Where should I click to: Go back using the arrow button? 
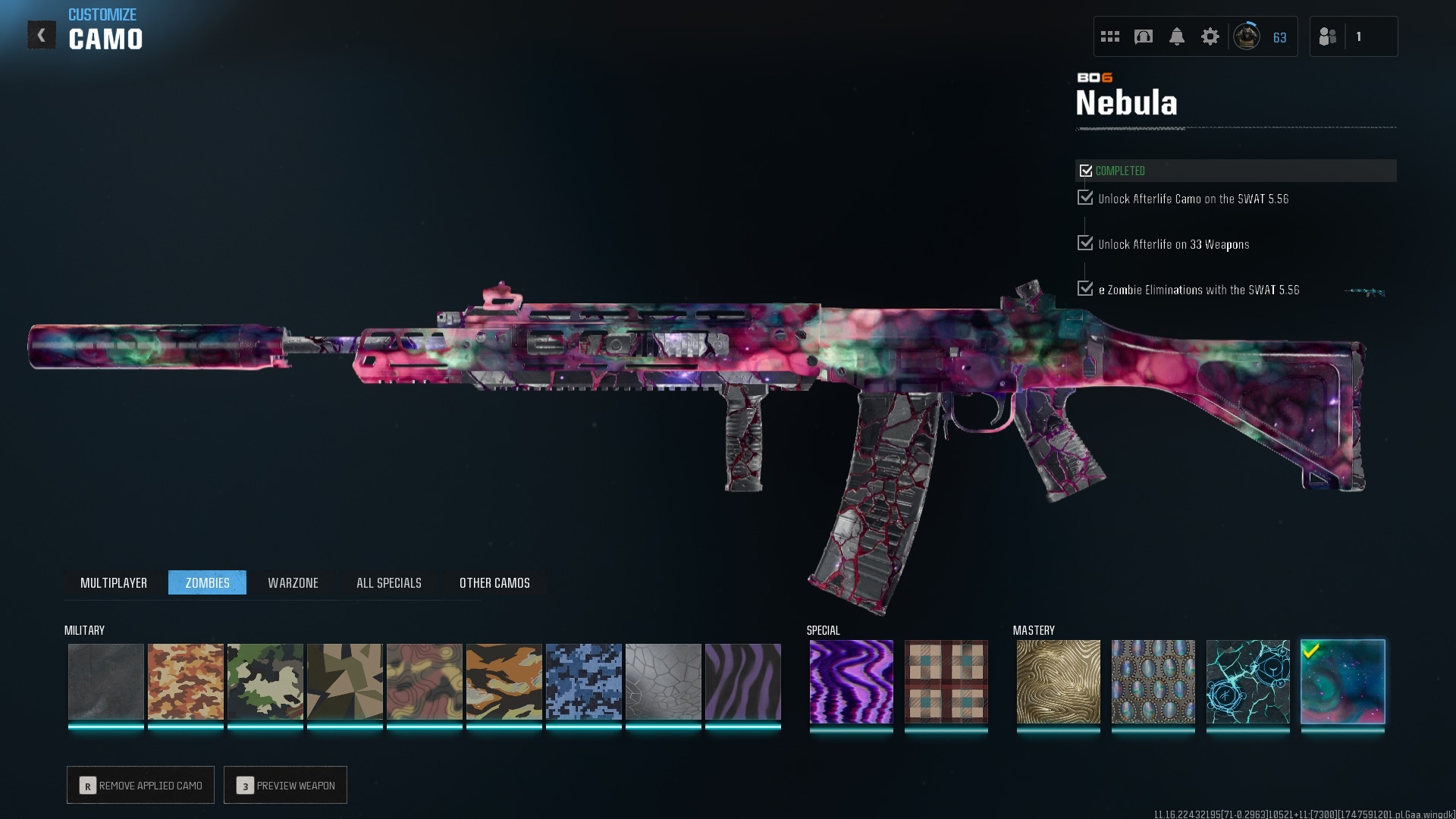(x=42, y=35)
